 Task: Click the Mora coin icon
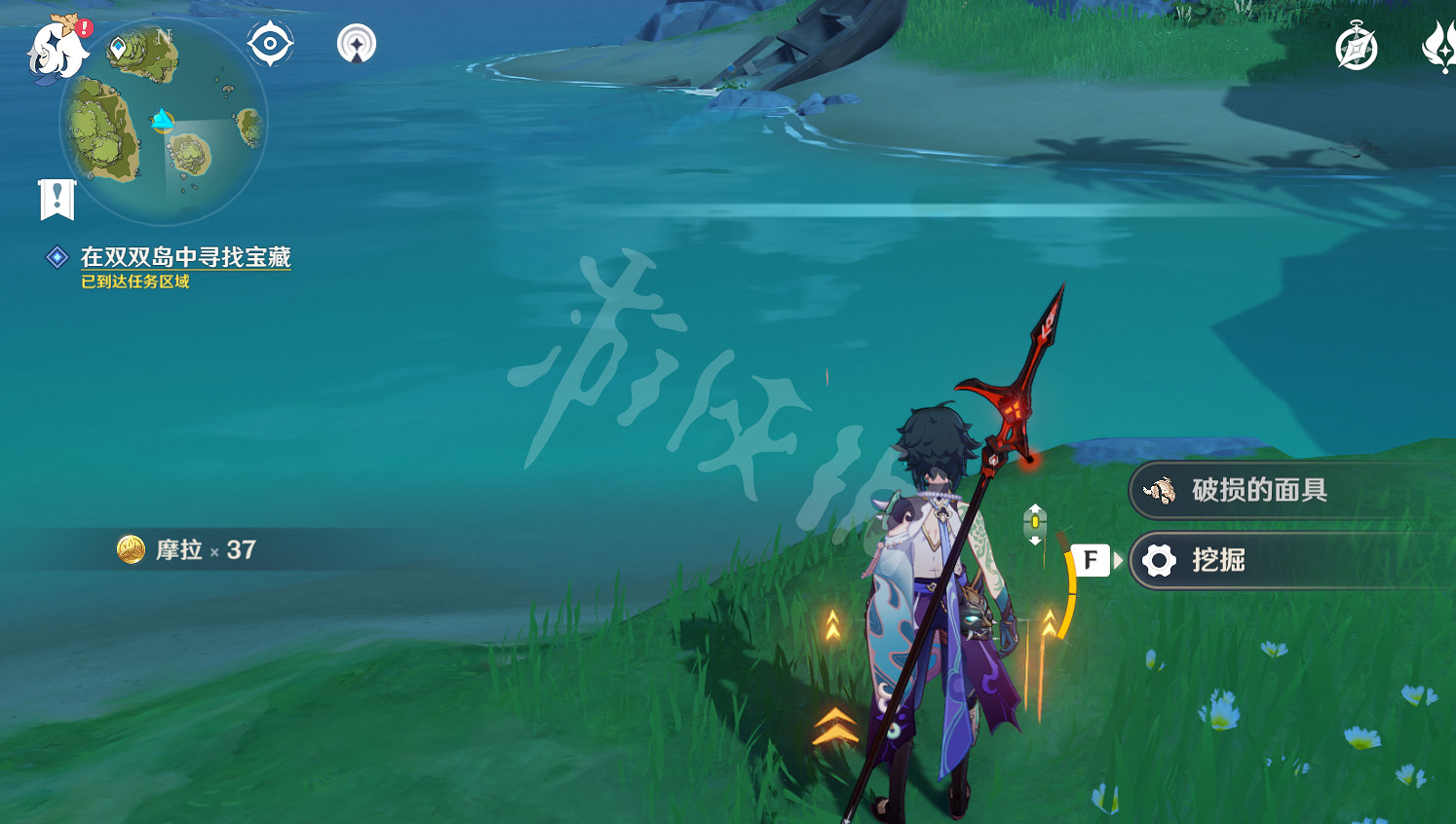131,549
